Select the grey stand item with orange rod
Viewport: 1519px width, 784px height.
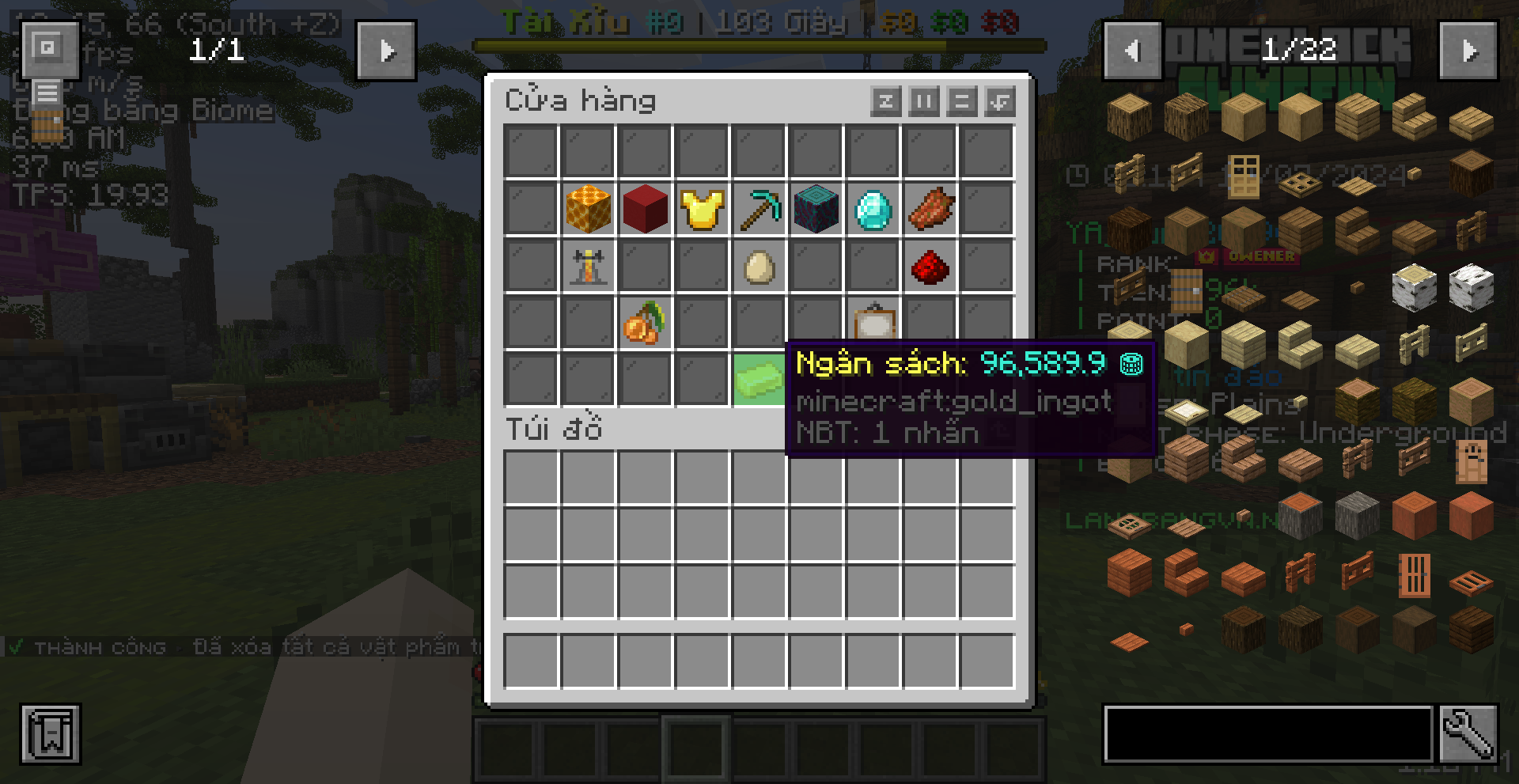pyautogui.click(x=588, y=267)
